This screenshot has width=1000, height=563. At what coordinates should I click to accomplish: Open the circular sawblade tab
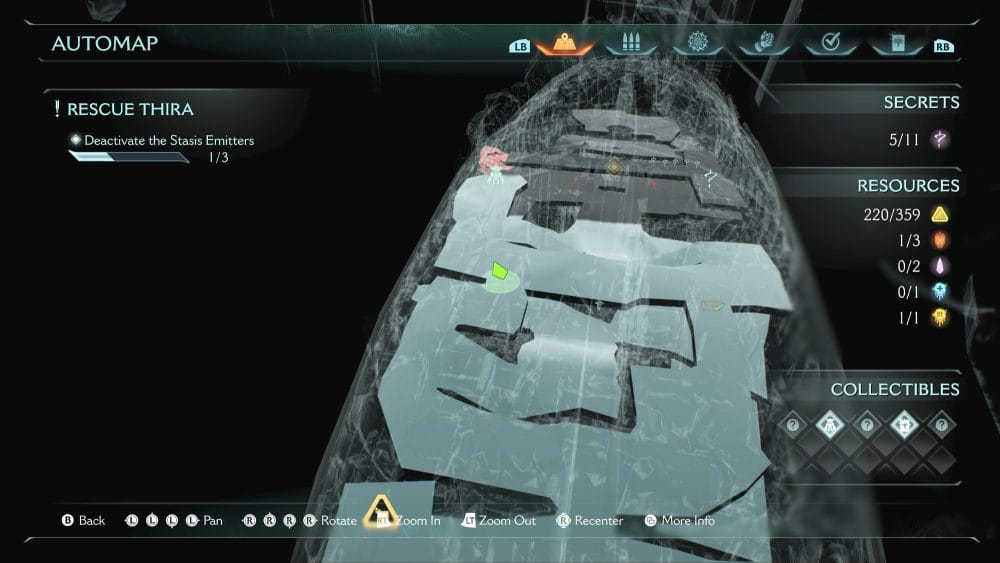697,44
